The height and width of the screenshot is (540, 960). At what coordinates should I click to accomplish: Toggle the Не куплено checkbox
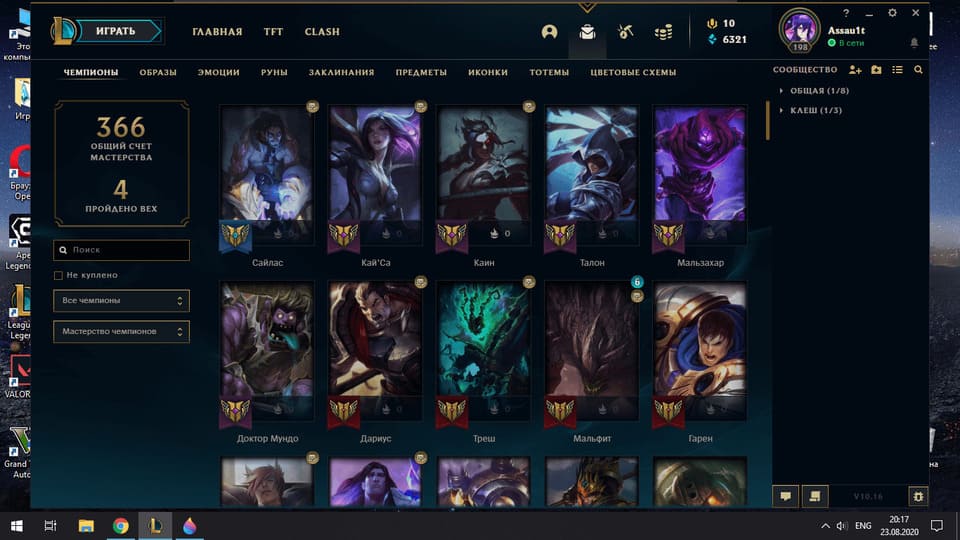coord(59,275)
